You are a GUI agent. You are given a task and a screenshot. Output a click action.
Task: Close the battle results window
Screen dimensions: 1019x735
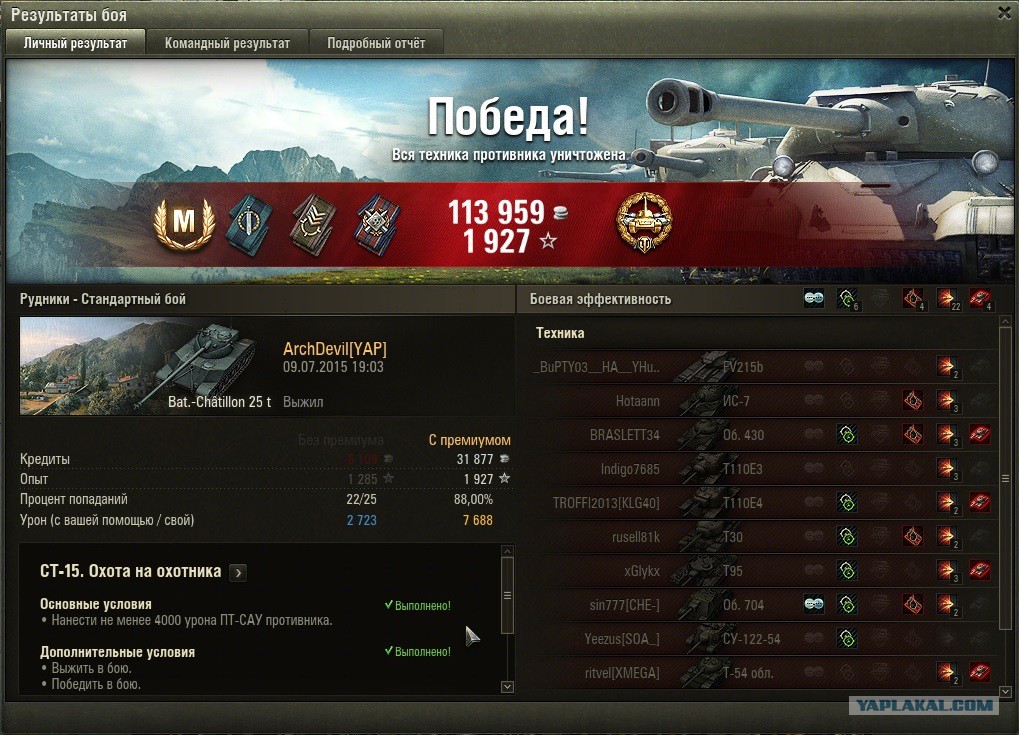[1004, 12]
